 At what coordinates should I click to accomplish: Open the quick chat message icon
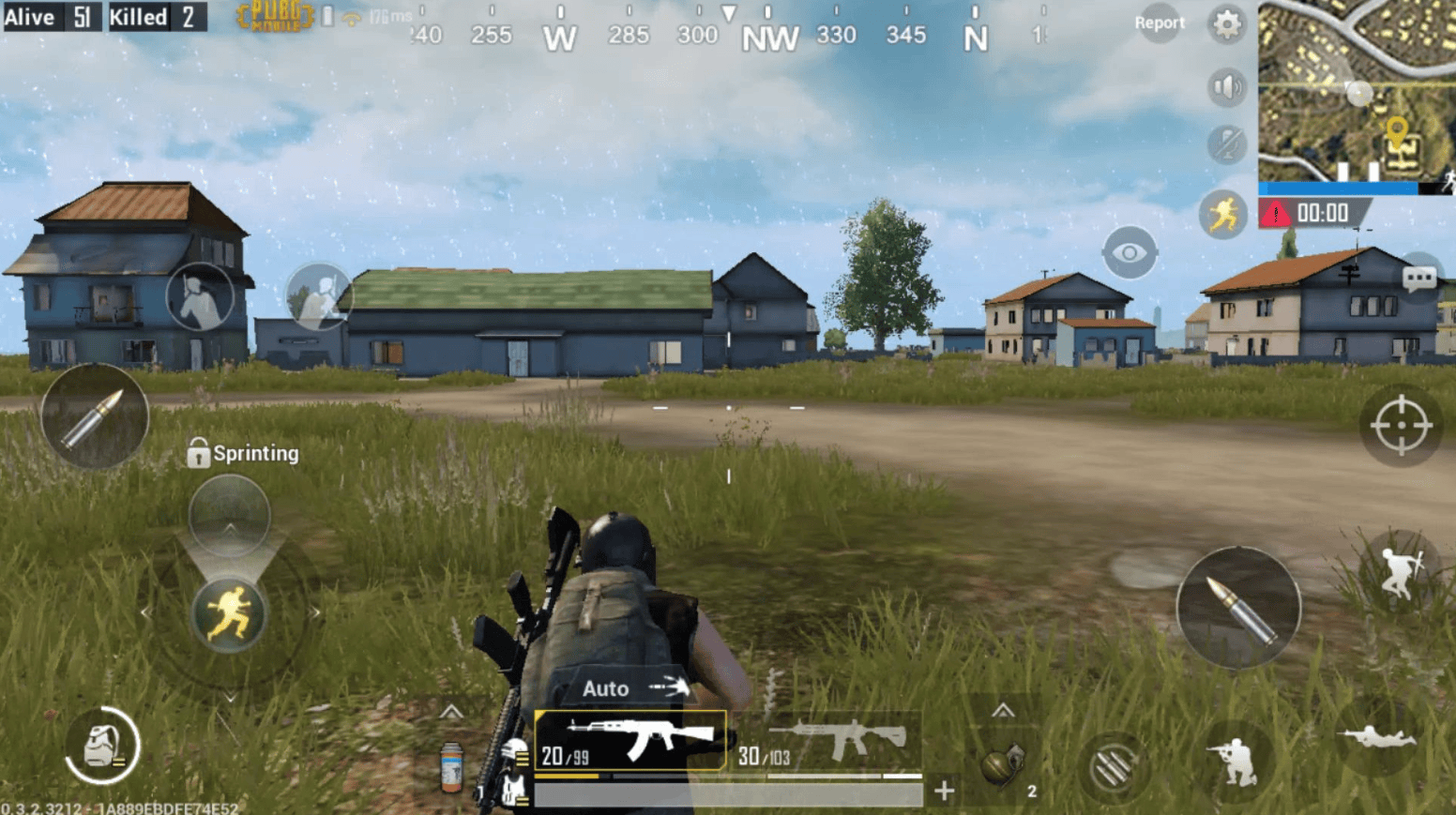coord(1421,279)
